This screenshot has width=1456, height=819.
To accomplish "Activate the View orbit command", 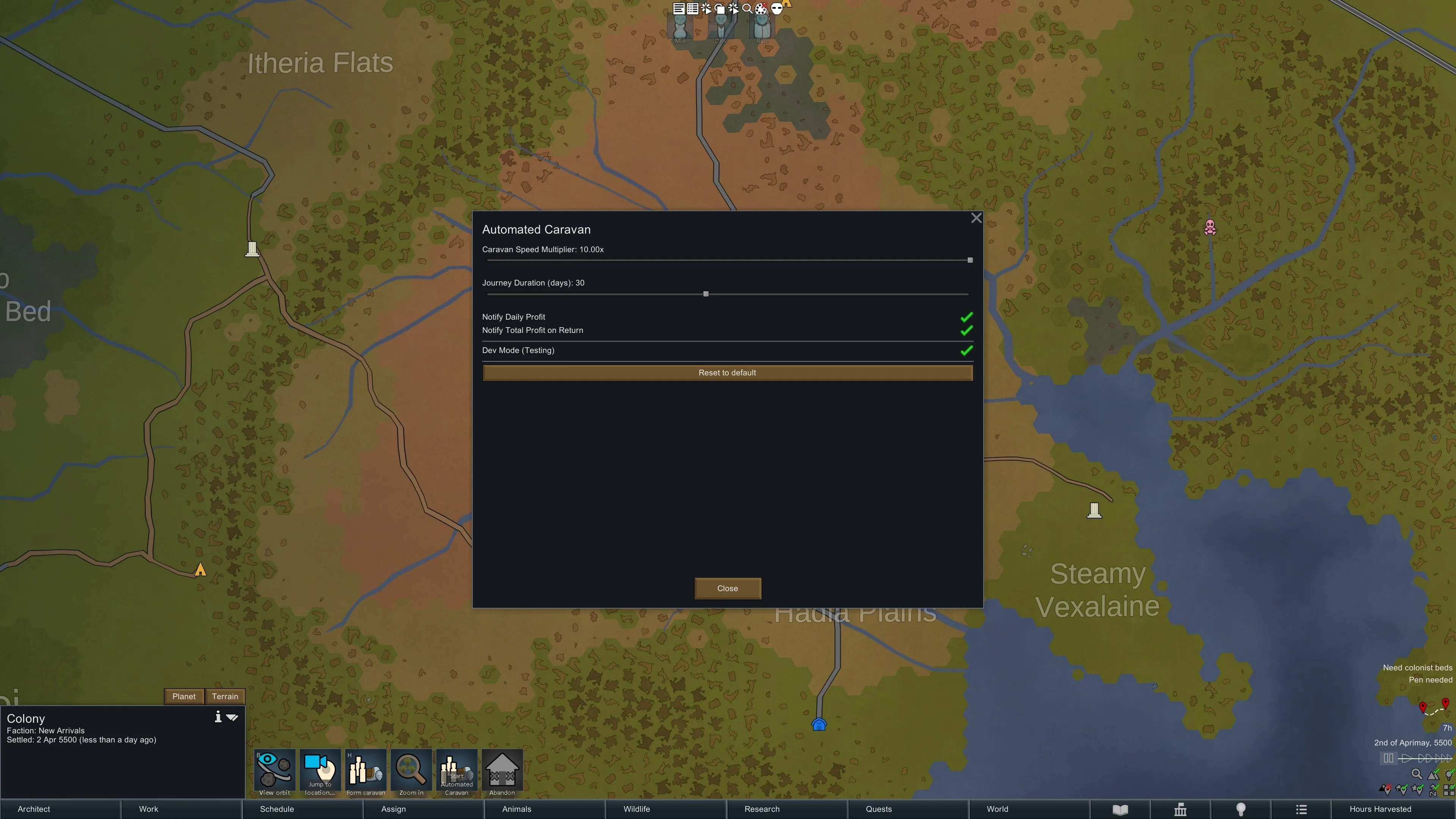I will [x=275, y=772].
